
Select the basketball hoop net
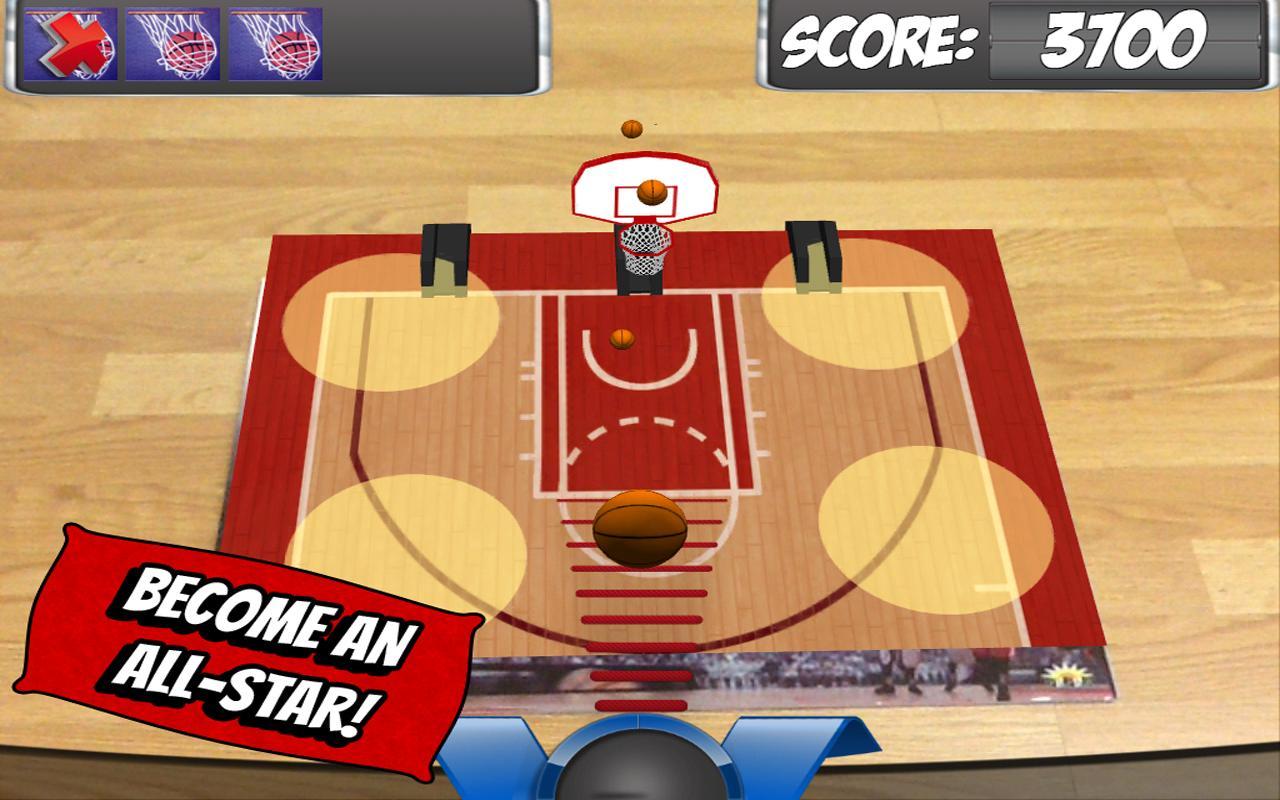[x=643, y=249]
